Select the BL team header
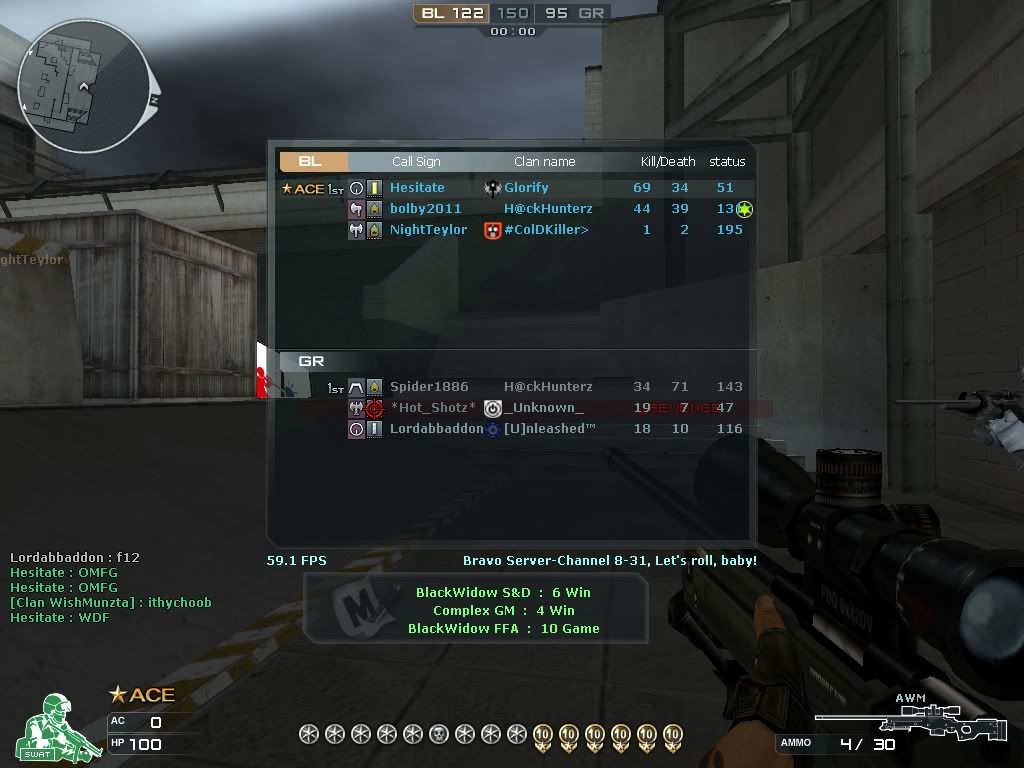The width and height of the screenshot is (1024, 768). [x=312, y=161]
